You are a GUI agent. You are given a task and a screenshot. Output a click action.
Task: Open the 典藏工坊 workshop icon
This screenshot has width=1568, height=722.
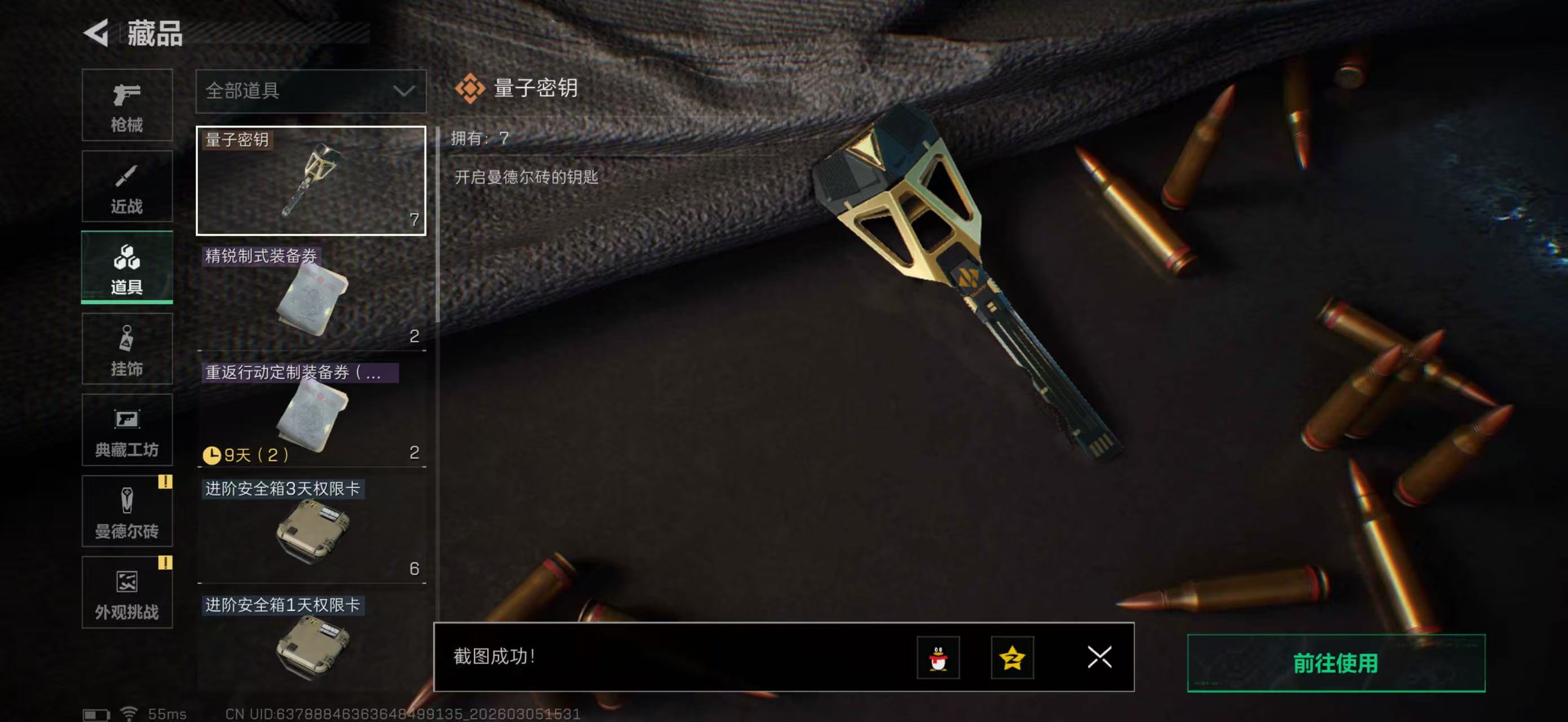coord(127,430)
